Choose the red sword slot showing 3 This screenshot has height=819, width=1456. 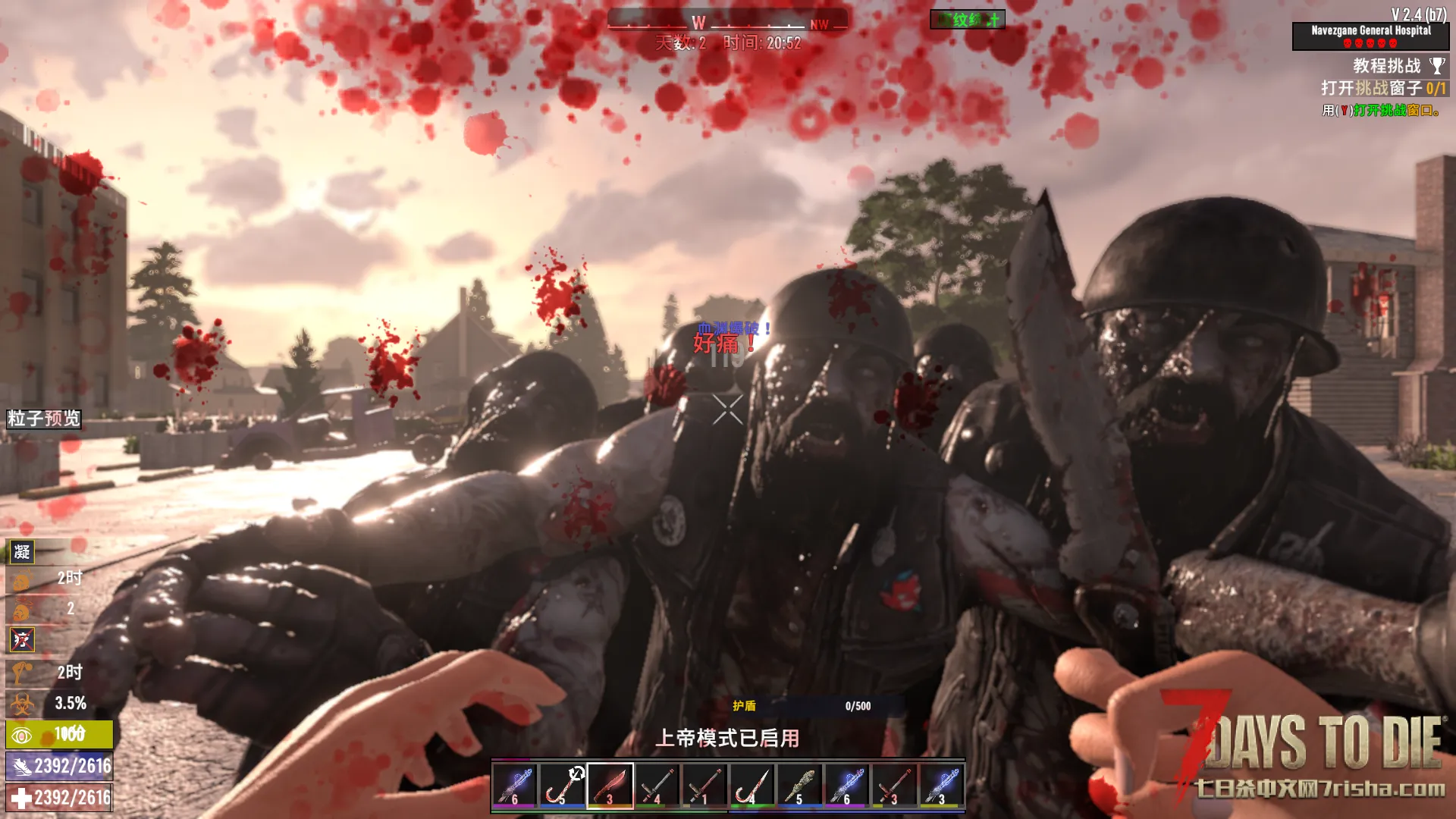pos(893,786)
